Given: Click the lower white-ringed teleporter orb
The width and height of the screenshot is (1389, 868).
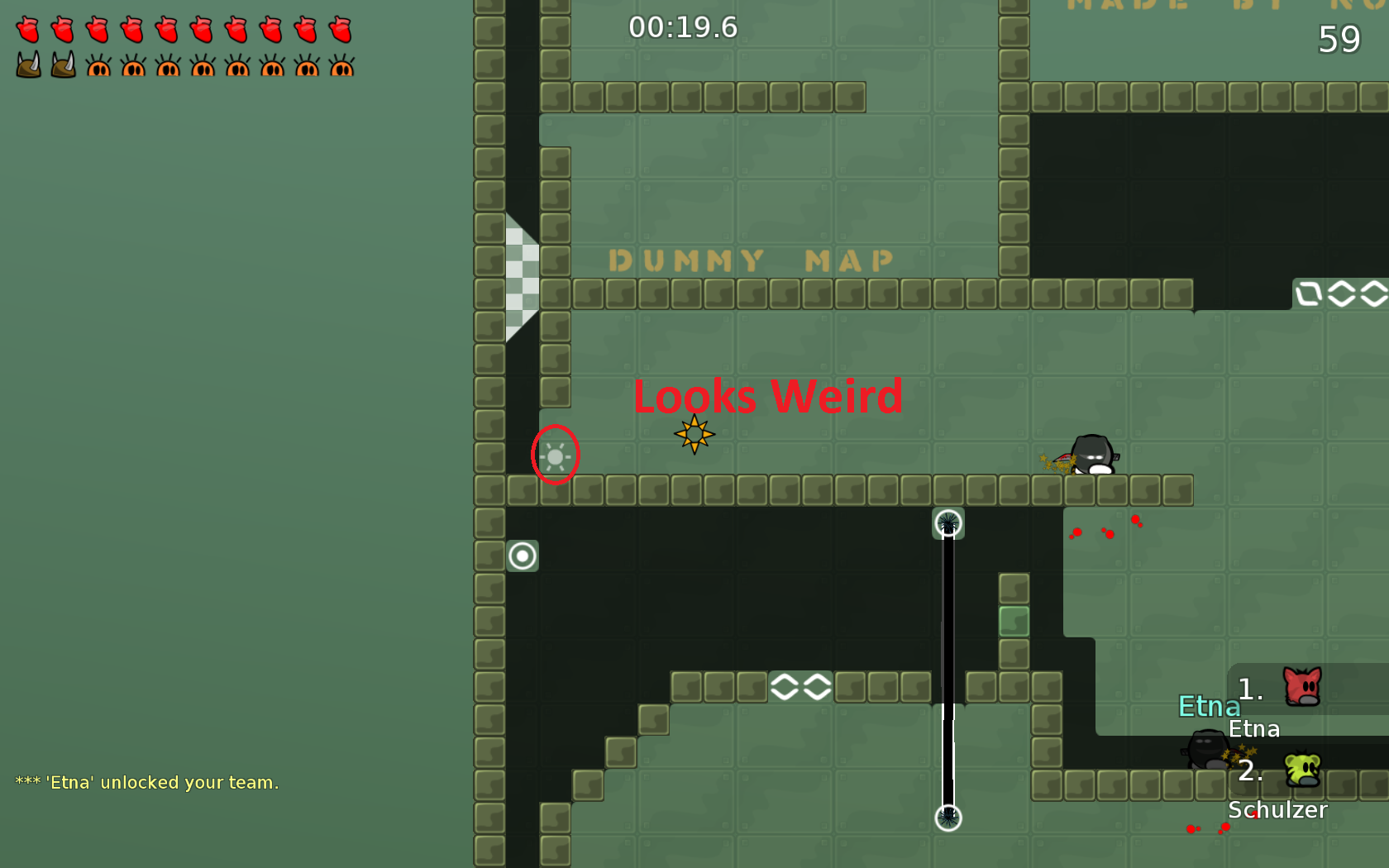Looking at the screenshot, I should [x=947, y=817].
